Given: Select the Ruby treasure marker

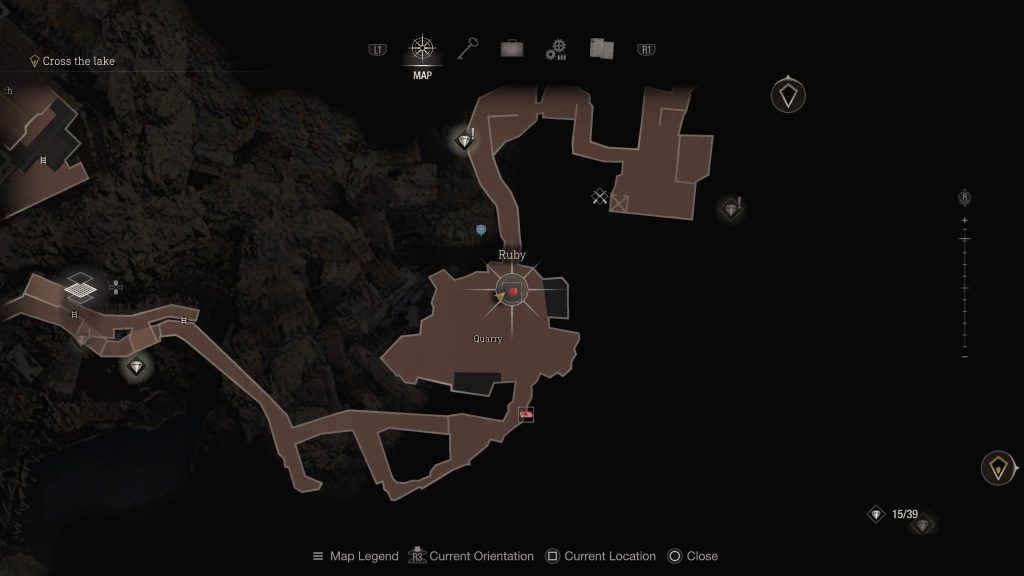Looking at the screenshot, I should coord(512,291).
